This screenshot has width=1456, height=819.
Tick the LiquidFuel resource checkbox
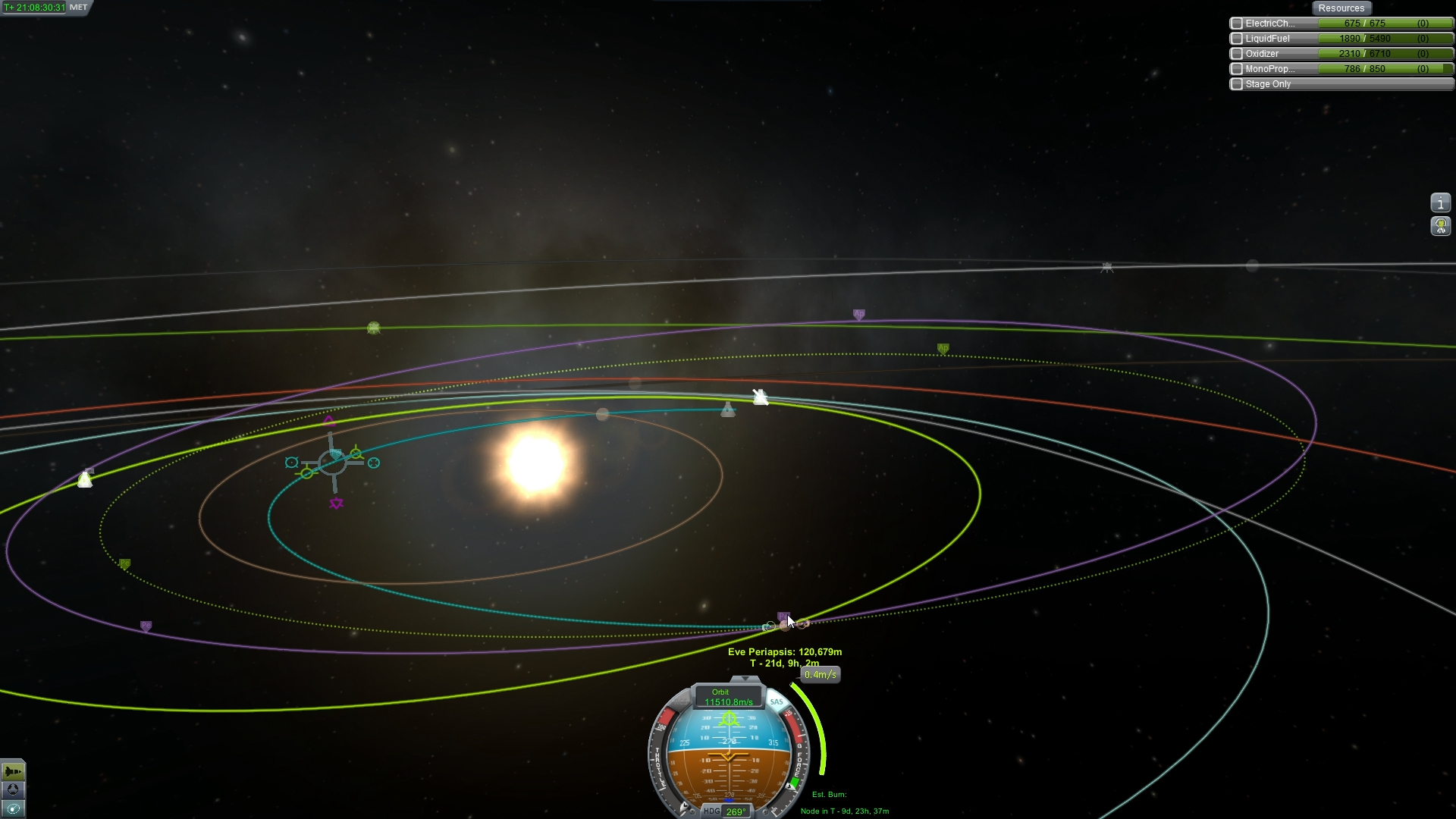pyautogui.click(x=1237, y=39)
